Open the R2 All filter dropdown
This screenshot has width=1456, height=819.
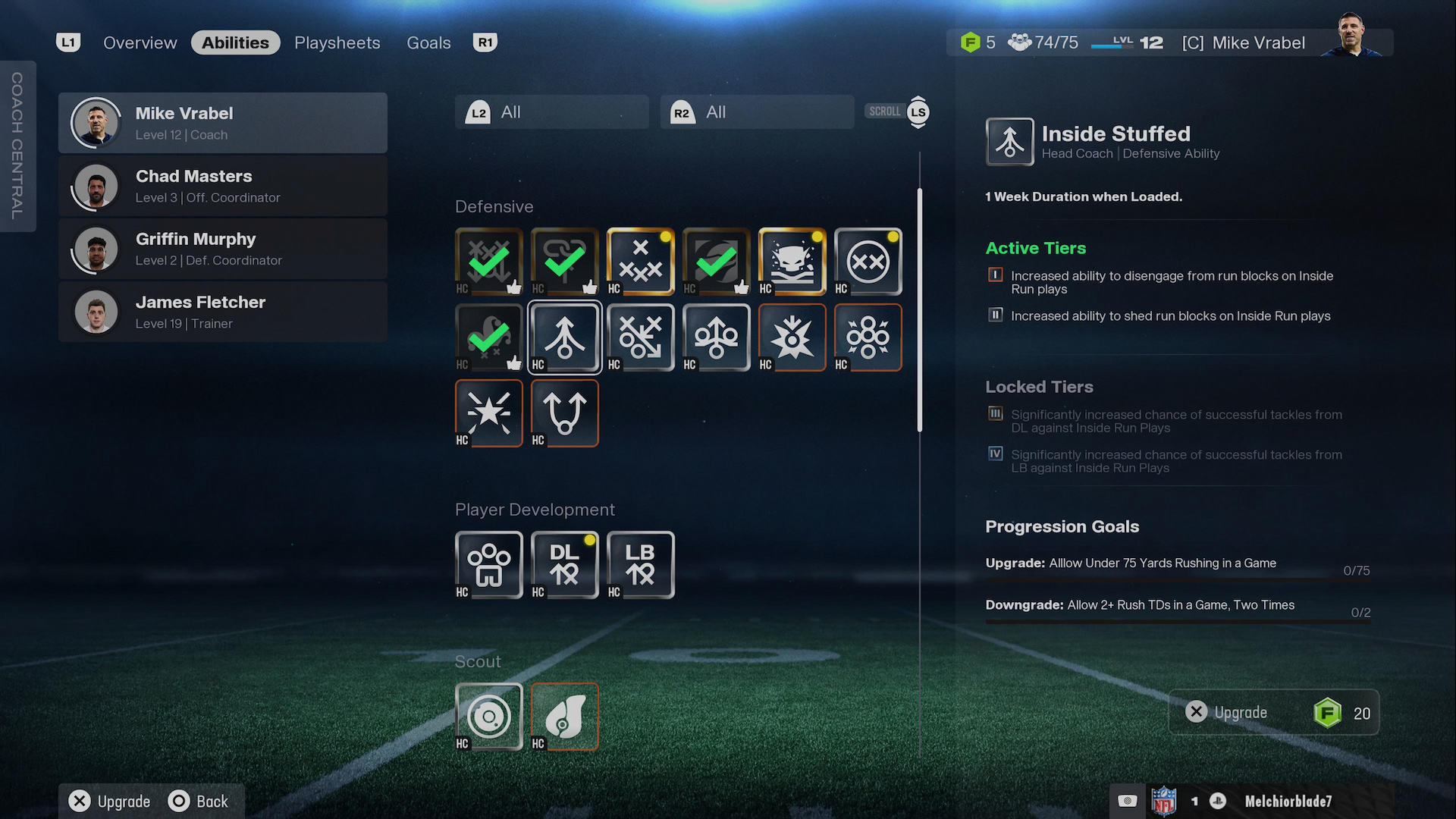click(x=756, y=111)
